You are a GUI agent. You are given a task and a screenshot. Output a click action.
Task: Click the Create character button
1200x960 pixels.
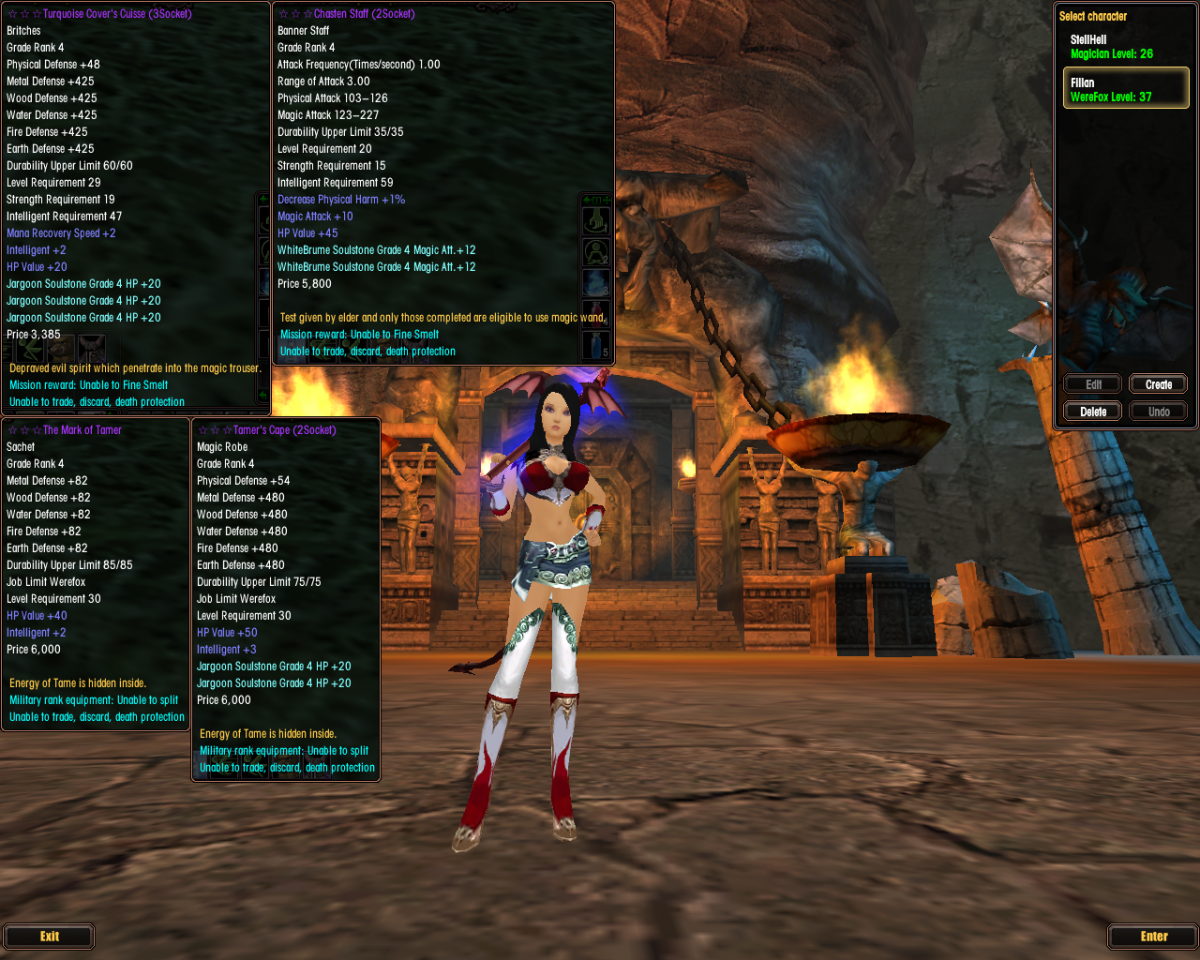(1158, 385)
